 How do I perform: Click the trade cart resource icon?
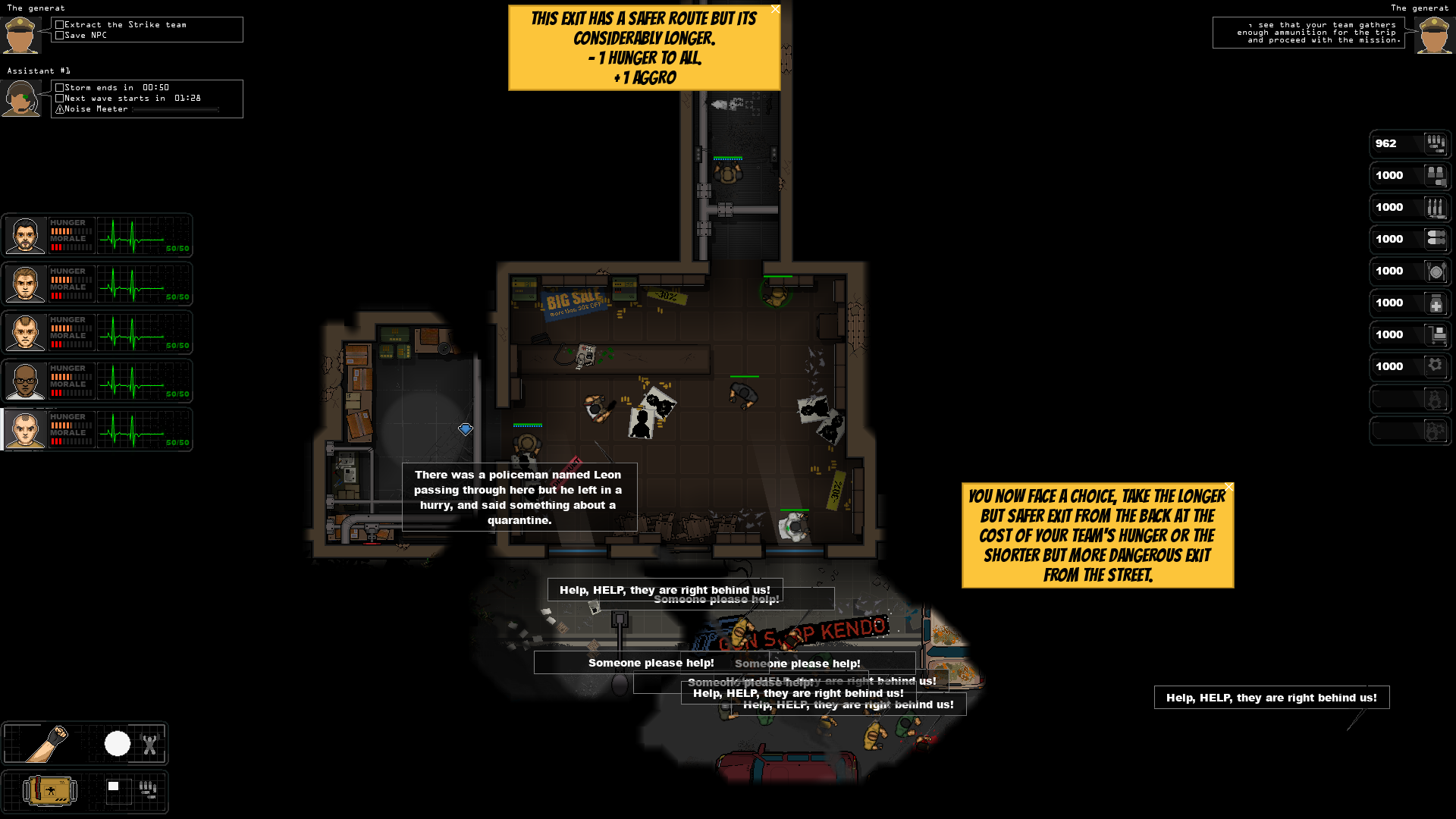coord(1437,334)
